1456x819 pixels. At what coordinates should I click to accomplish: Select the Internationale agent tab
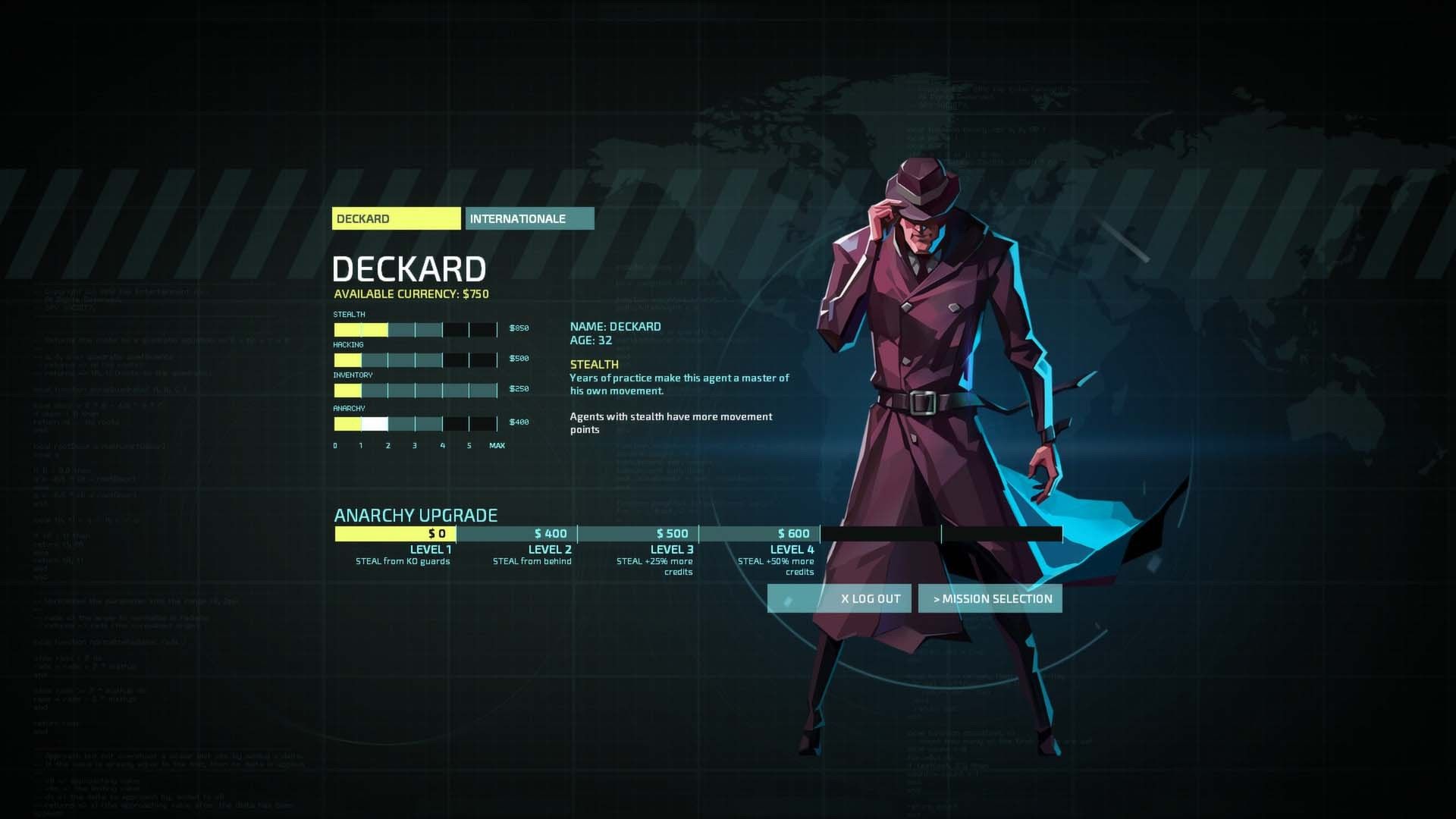pyautogui.click(x=529, y=218)
